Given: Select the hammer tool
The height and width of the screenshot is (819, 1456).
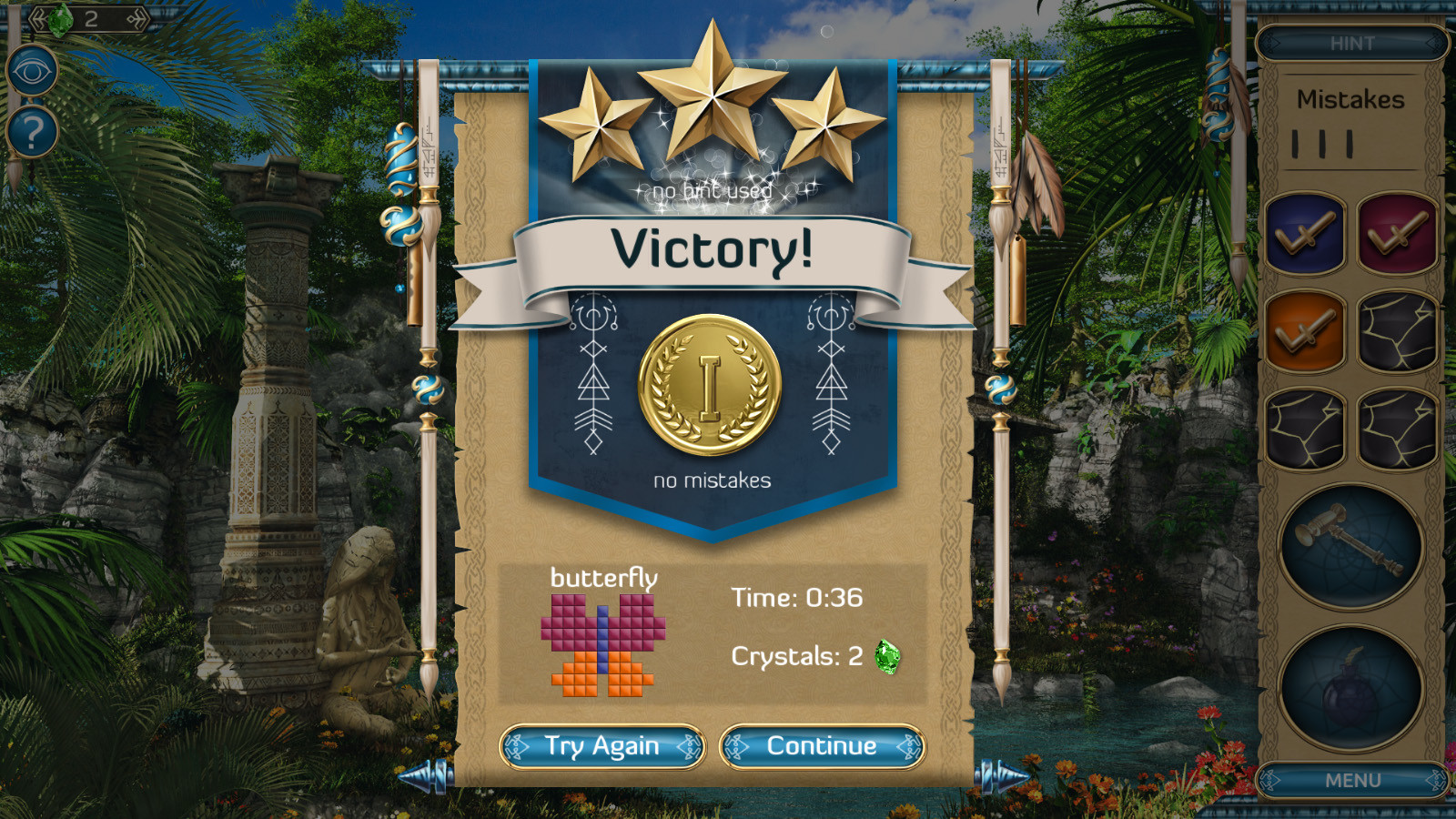Looking at the screenshot, I should pos(1350,546).
